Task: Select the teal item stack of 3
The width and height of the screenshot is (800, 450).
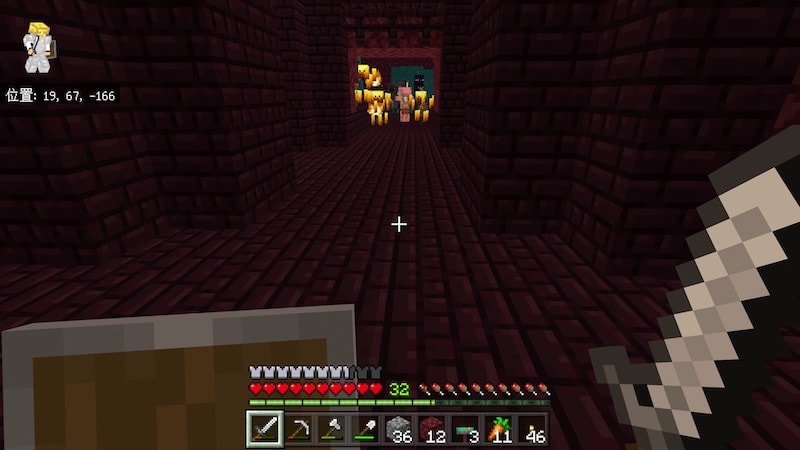Action: pyautogui.click(x=465, y=429)
